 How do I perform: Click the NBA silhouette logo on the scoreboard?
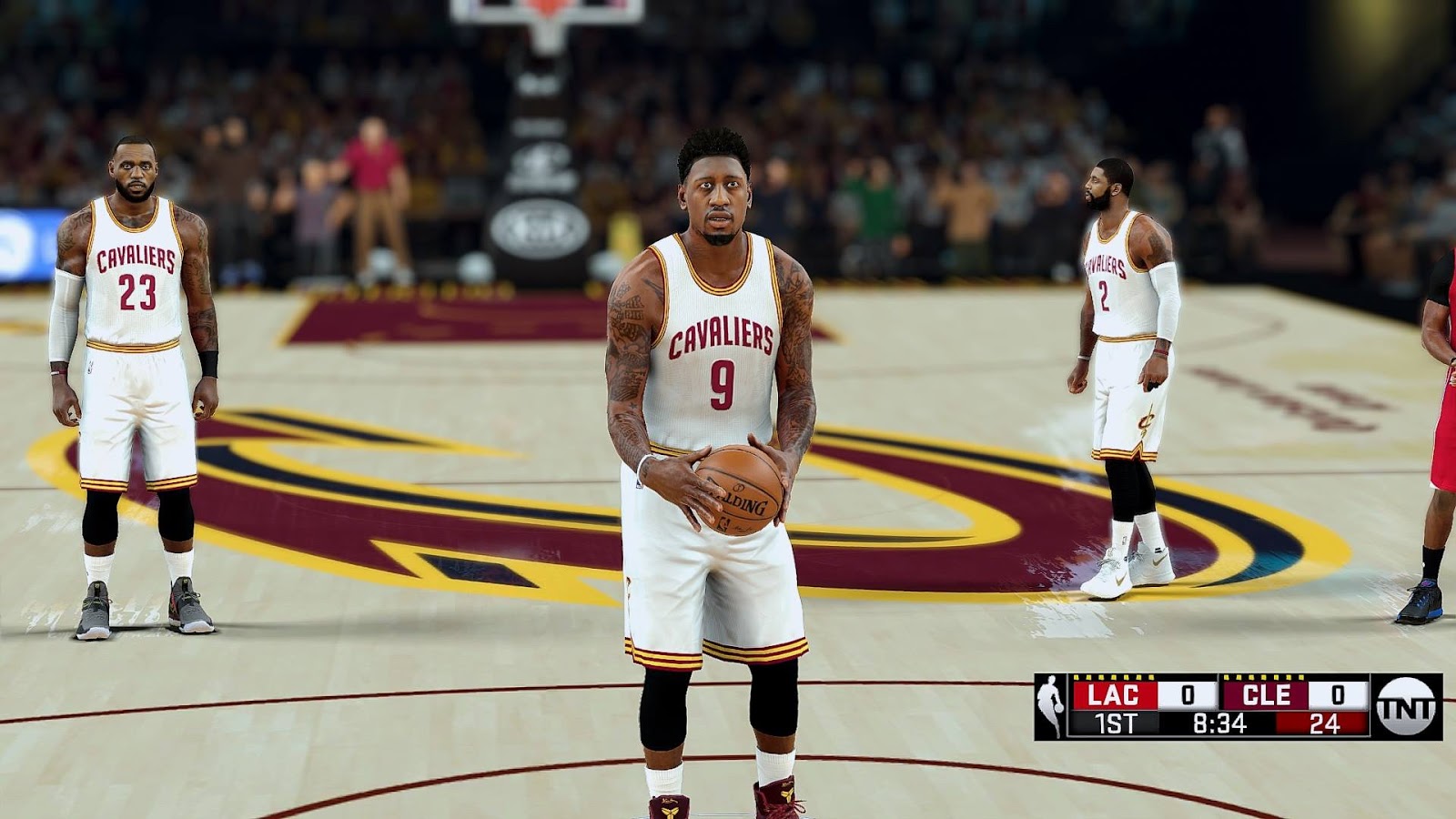tap(1050, 701)
